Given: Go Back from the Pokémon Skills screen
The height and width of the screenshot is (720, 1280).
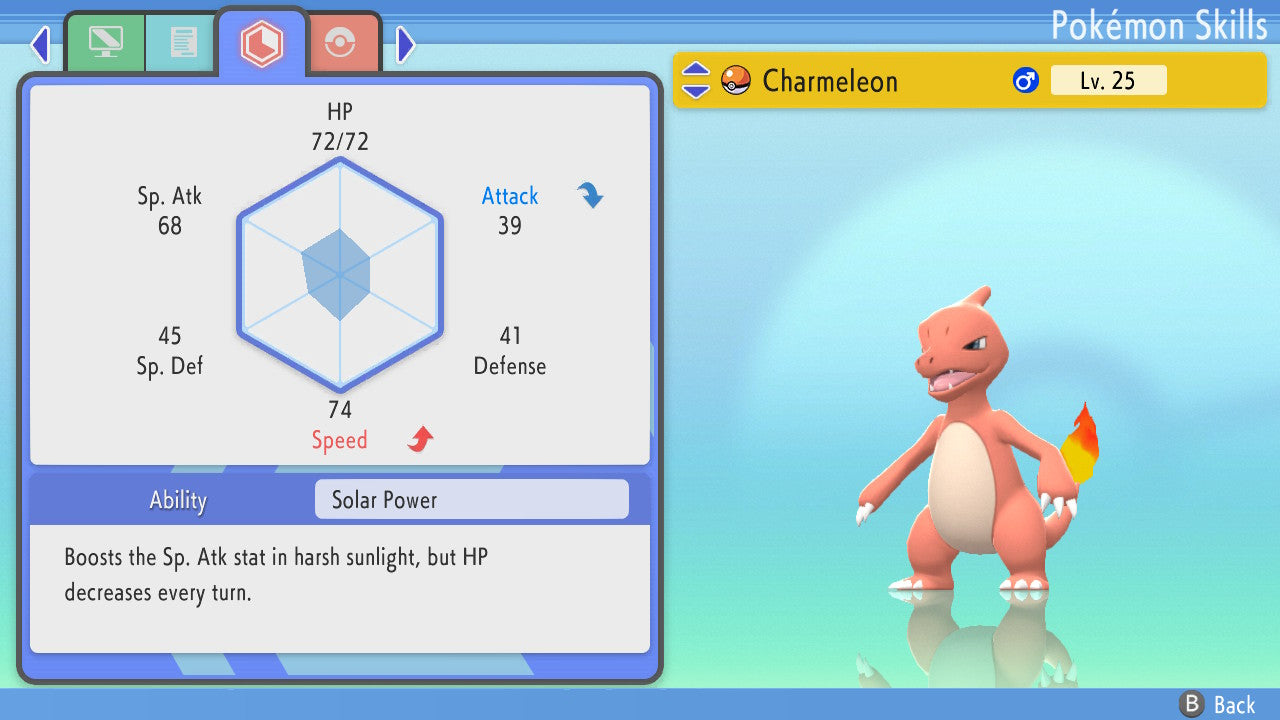Looking at the screenshot, I should [x=1217, y=704].
